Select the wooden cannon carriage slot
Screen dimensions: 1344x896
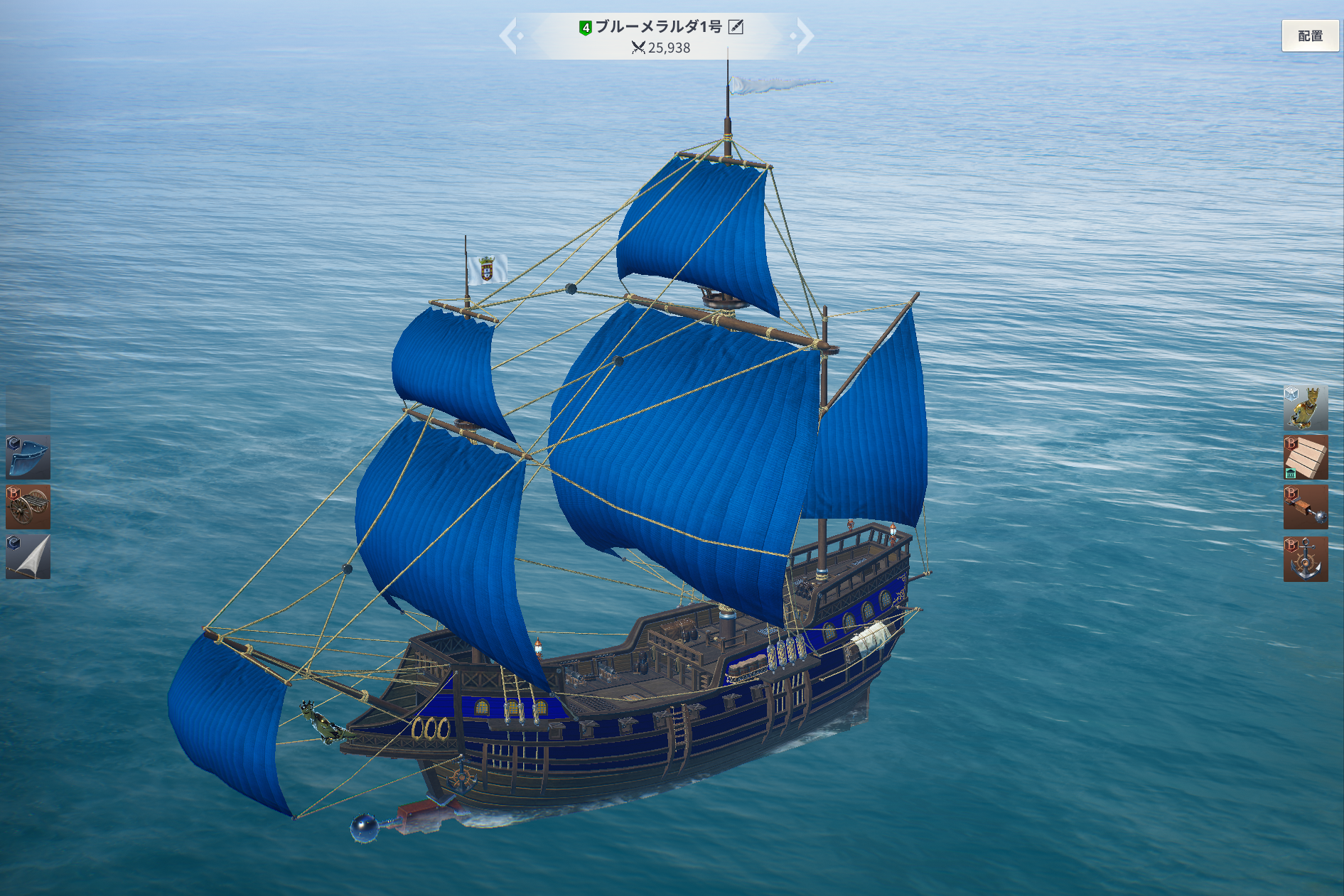pyautogui.click(x=28, y=507)
